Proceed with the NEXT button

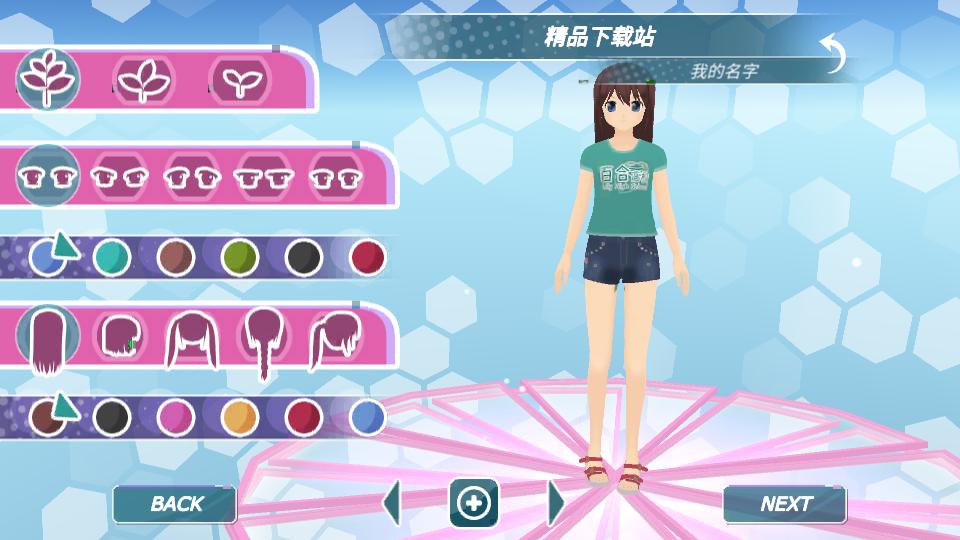pyautogui.click(x=785, y=504)
